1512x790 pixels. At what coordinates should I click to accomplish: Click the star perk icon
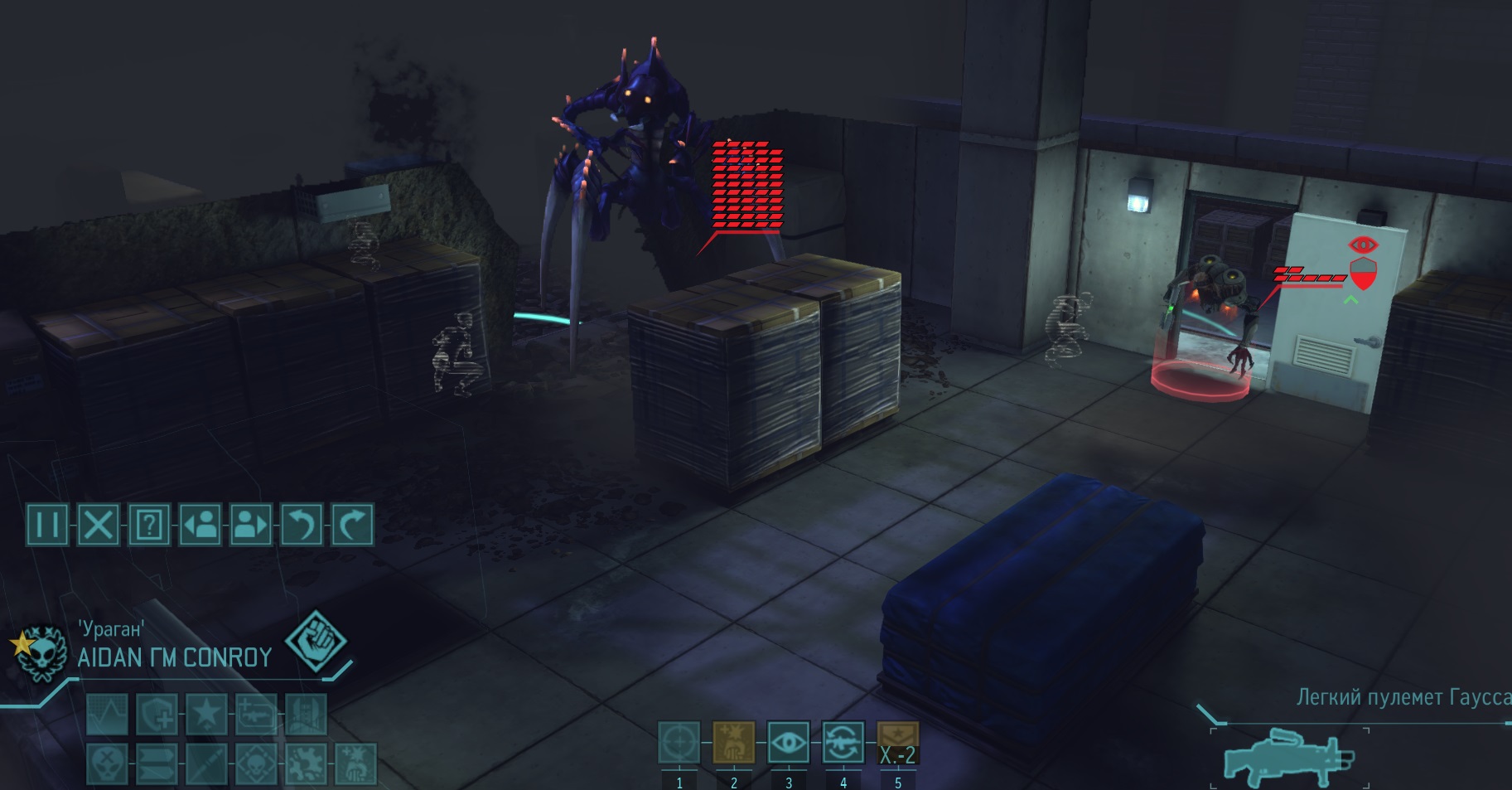207,715
